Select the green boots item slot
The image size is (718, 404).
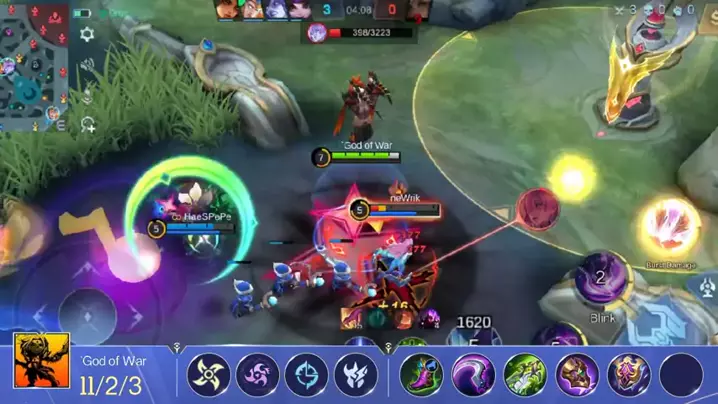point(421,375)
